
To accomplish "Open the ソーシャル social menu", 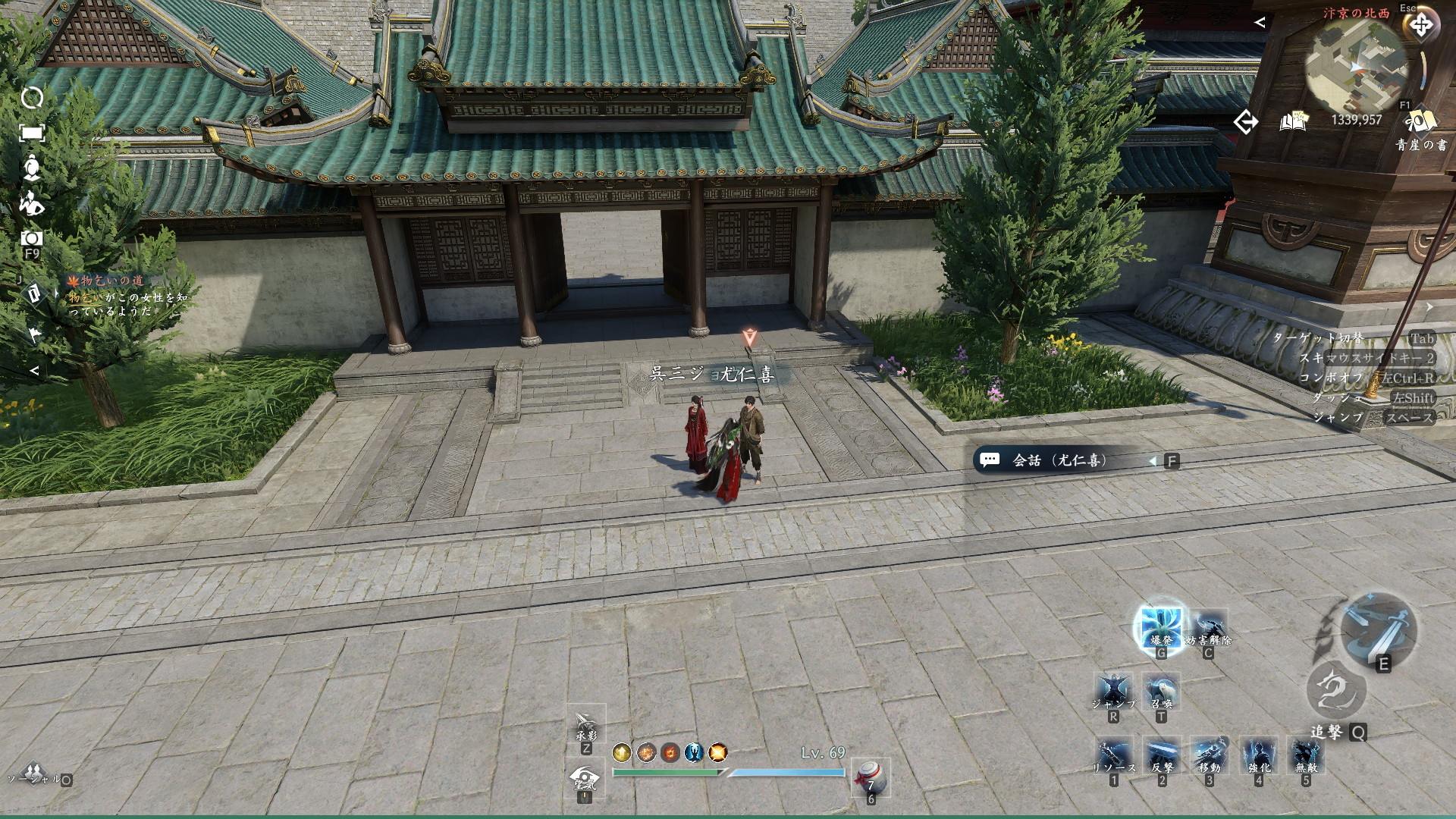I will 30,773.
